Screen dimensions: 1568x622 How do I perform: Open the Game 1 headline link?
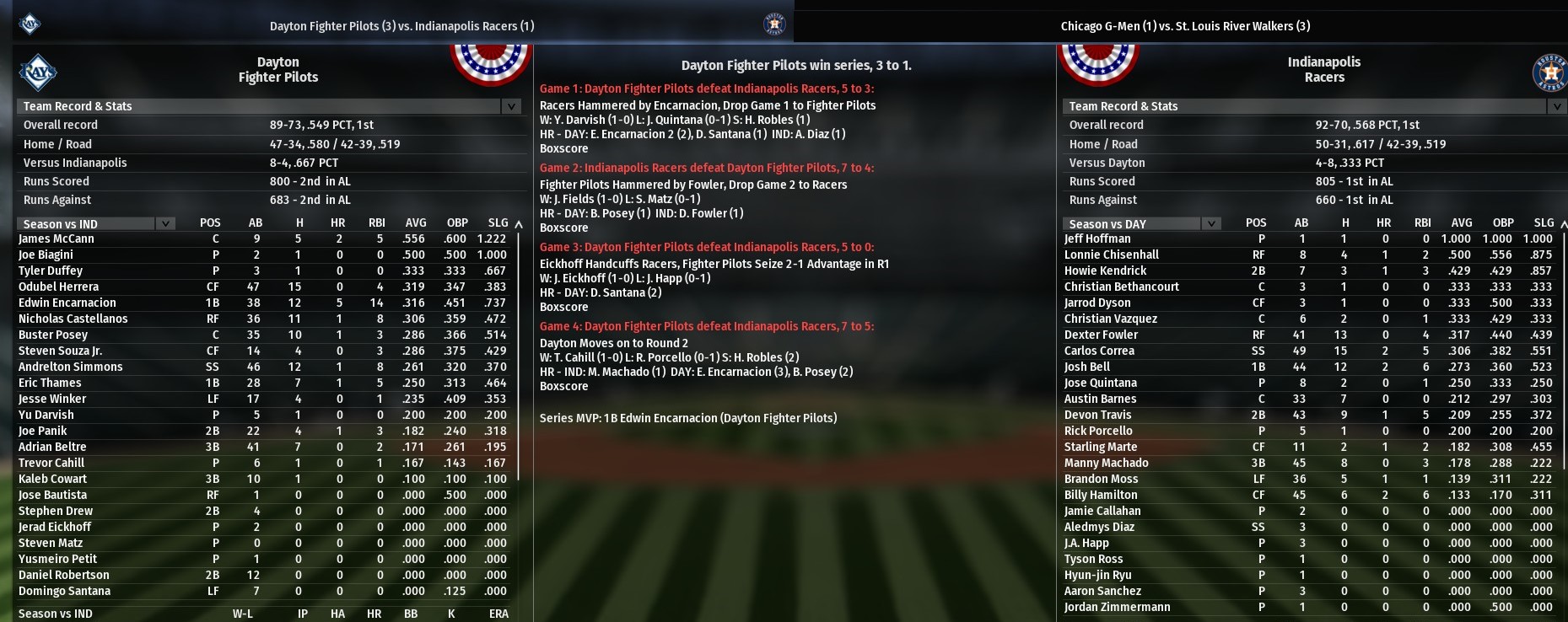click(x=707, y=88)
